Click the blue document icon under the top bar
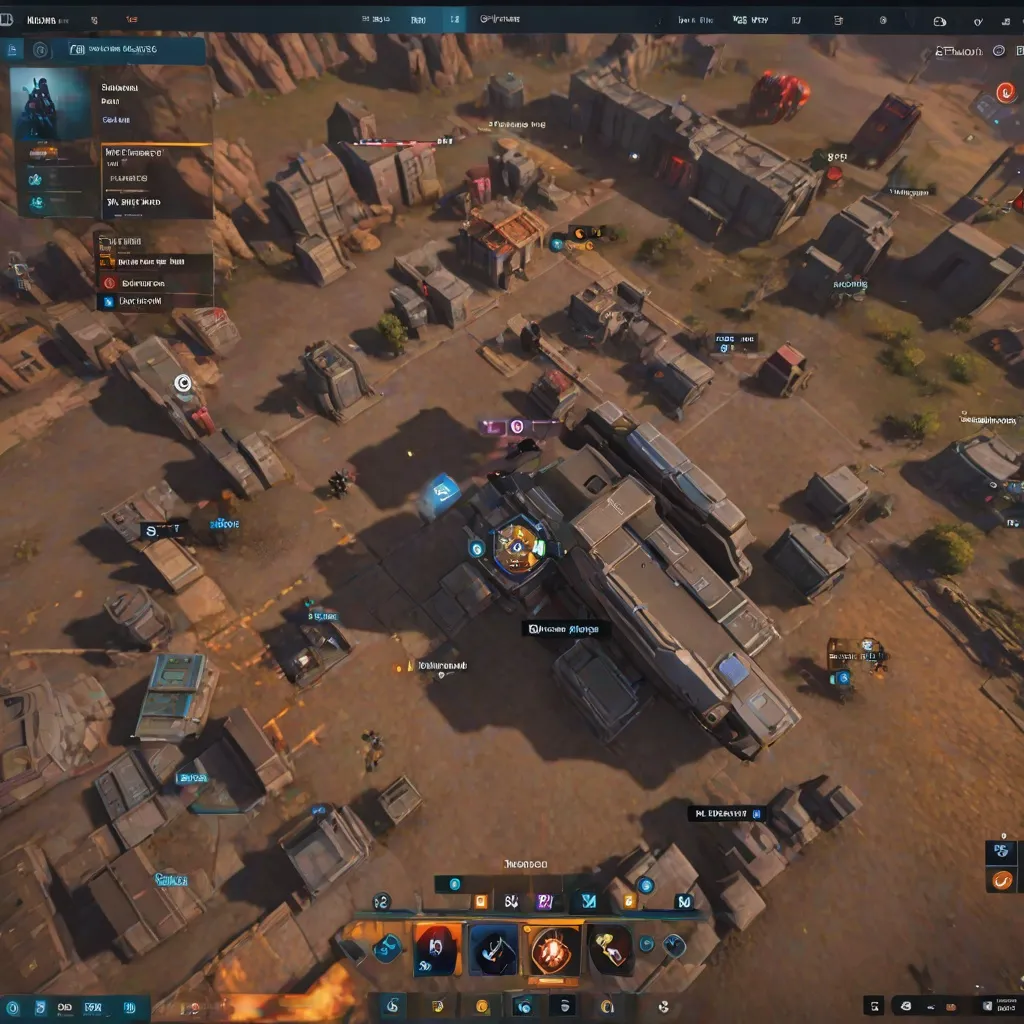1024x1024 pixels. point(14,49)
